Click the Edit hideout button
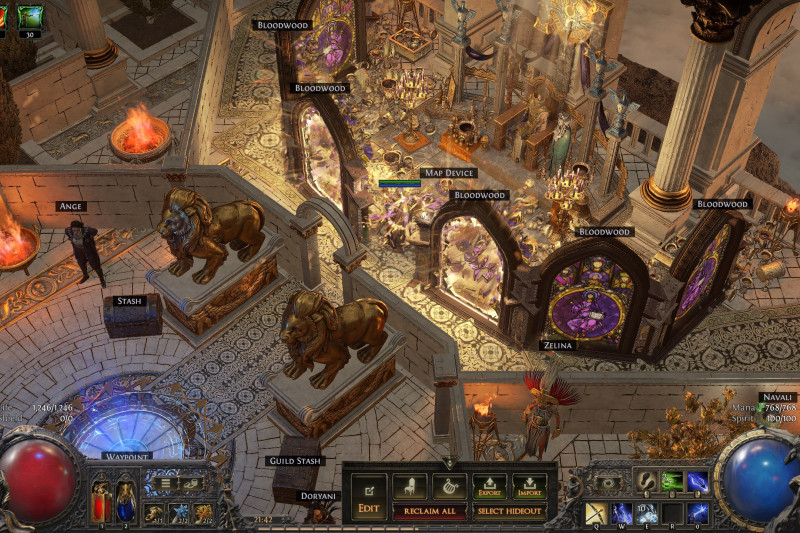 (x=368, y=494)
